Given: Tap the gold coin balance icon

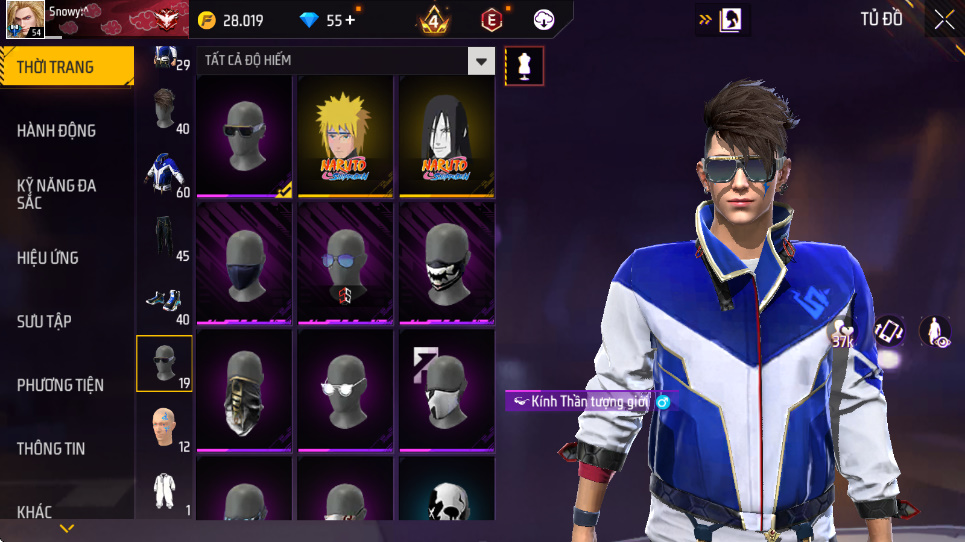Looking at the screenshot, I should pyautogui.click(x=207, y=20).
